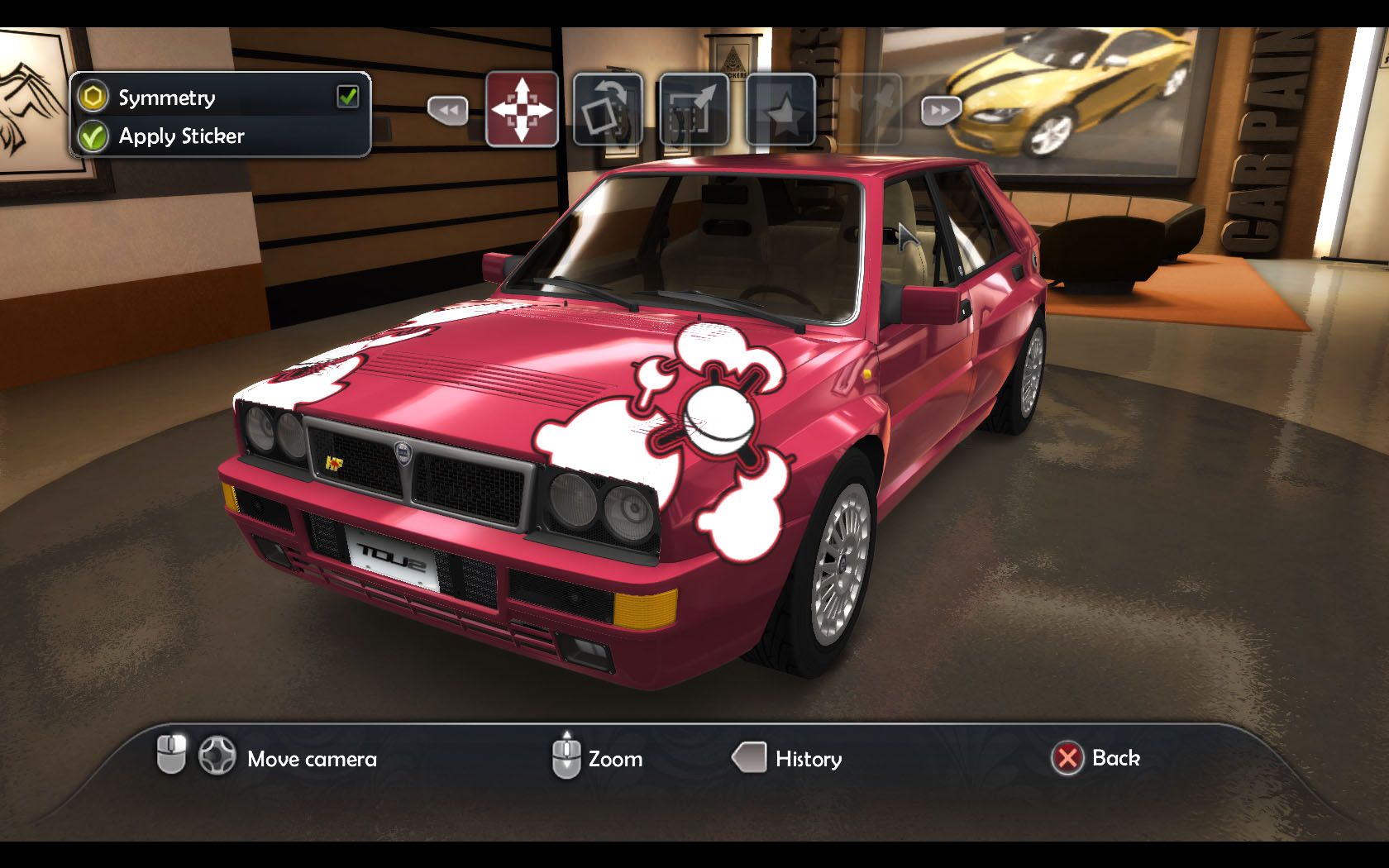Open the sticker History
This screenshot has width=1389, height=868.
[x=789, y=758]
